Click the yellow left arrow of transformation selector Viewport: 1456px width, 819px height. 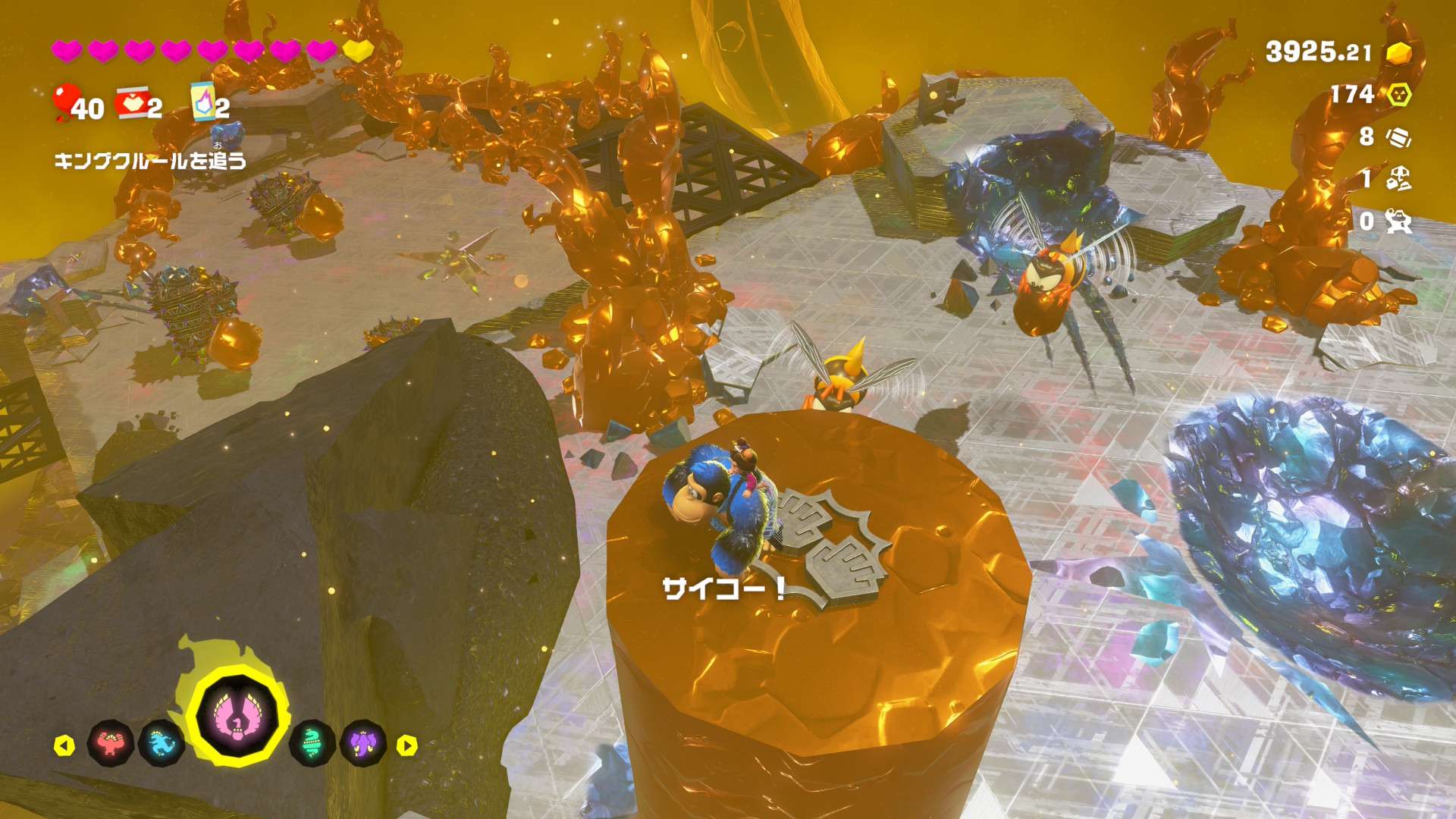pos(64,745)
